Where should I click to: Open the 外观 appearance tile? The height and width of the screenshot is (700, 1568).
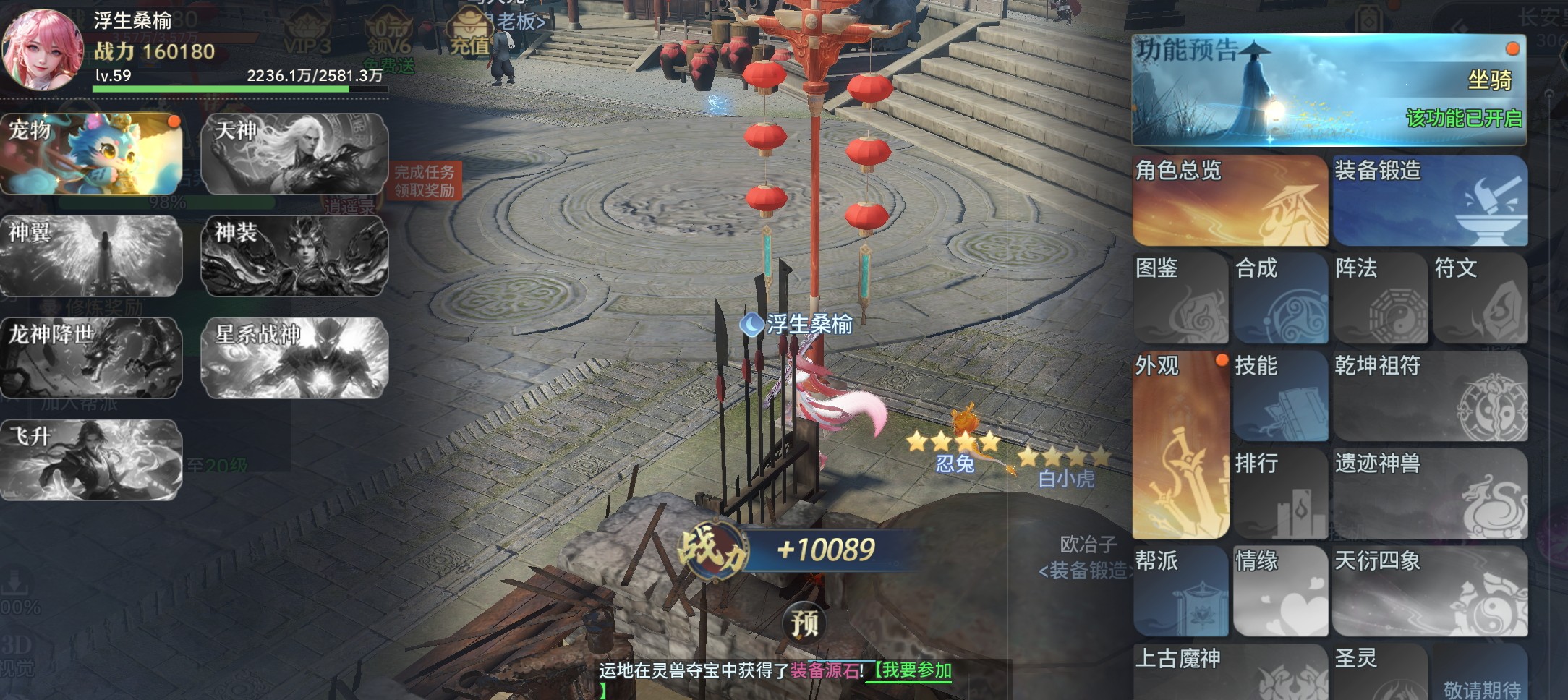1180,445
